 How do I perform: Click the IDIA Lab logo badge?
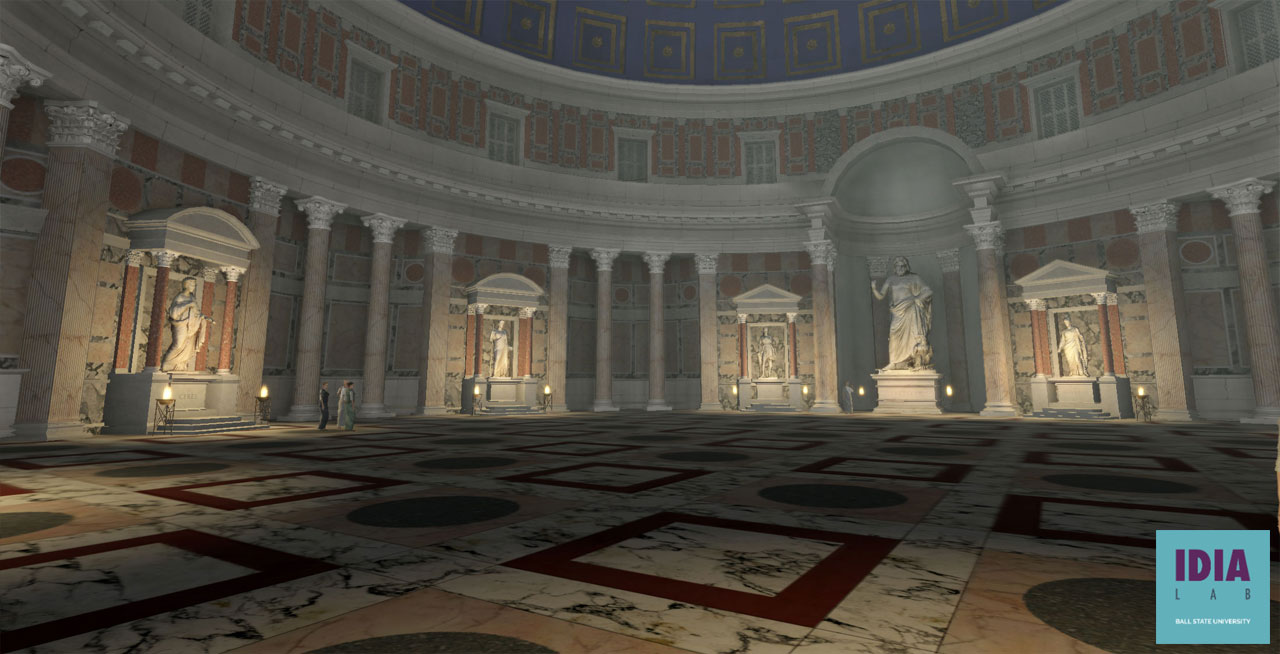(x=1212, y=586)
